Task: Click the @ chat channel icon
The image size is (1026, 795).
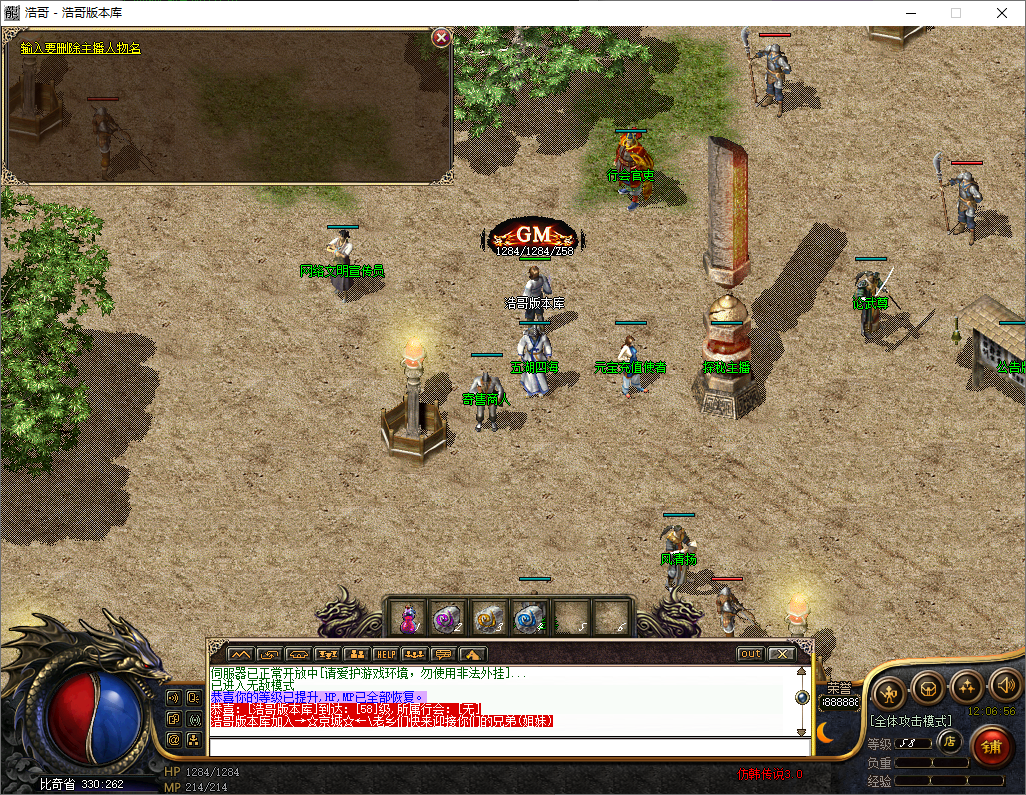Action: coord(174,740)
